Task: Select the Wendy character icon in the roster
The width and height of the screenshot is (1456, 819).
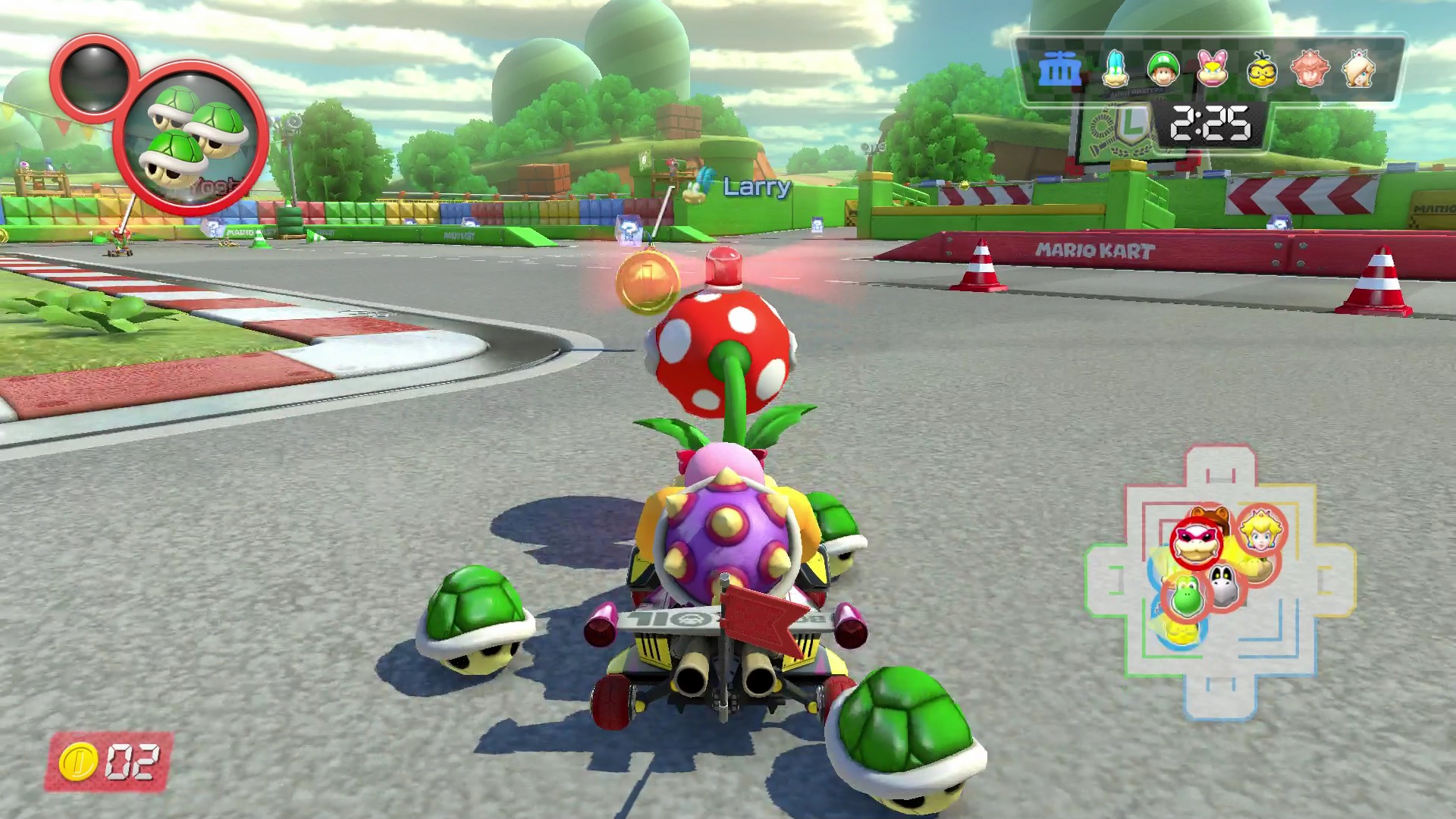Action: (x=1212, y=69)
